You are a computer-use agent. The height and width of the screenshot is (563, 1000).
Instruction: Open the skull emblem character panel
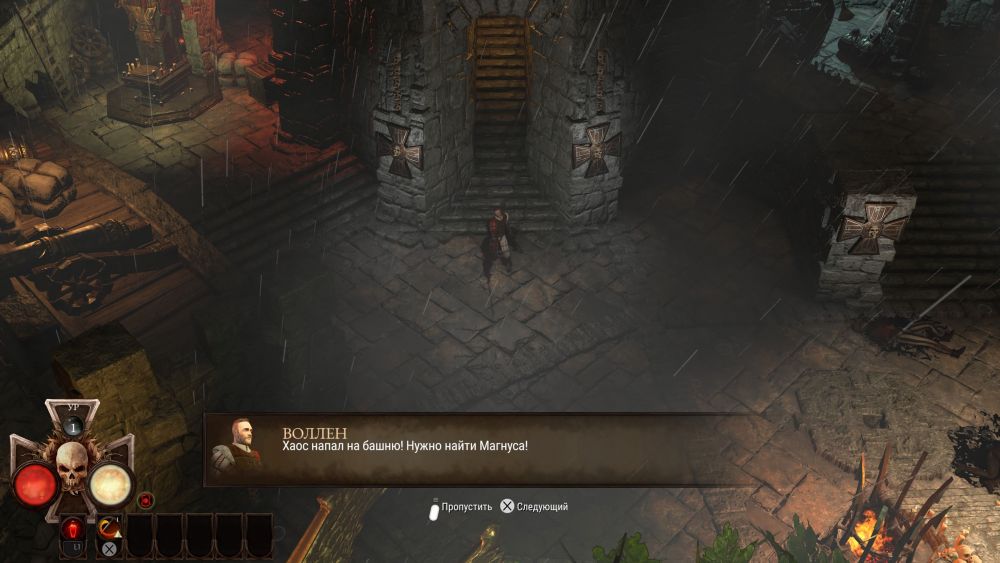point(72,465)
